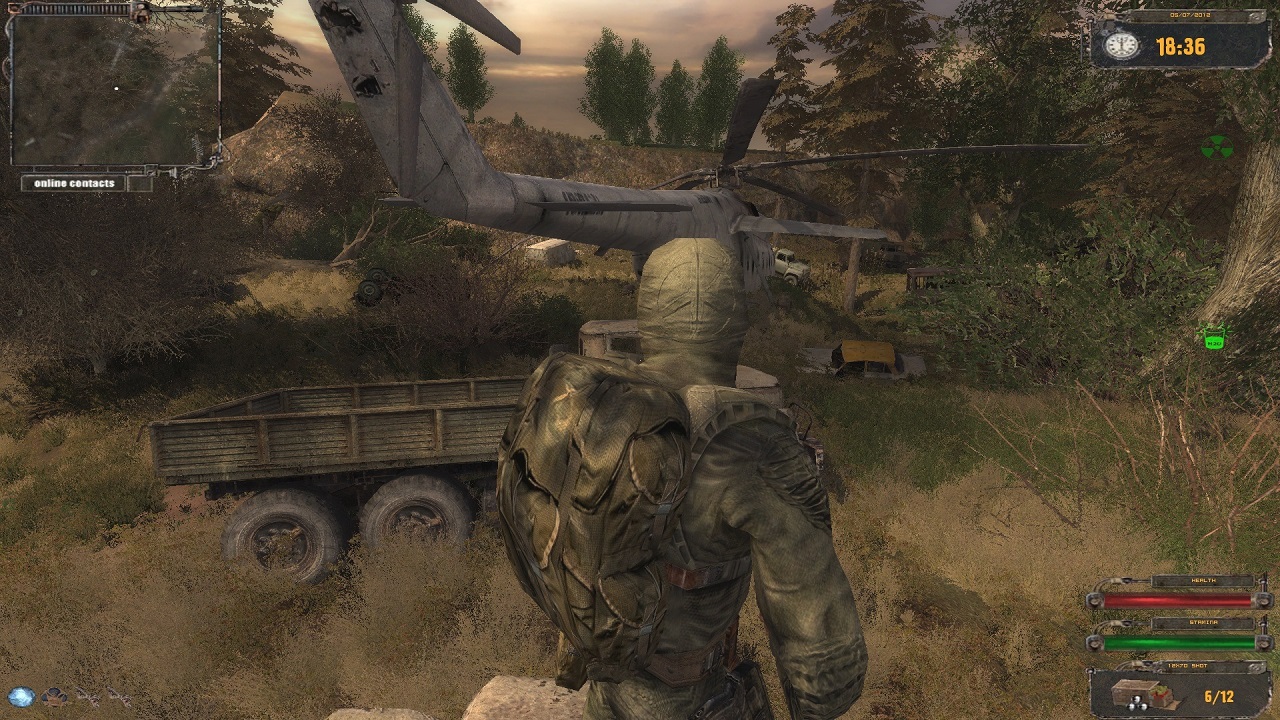This screenshot has height=720, width=1280.
Task: Click the green H2O thirst icon
Action: [x=1214, y=339]
